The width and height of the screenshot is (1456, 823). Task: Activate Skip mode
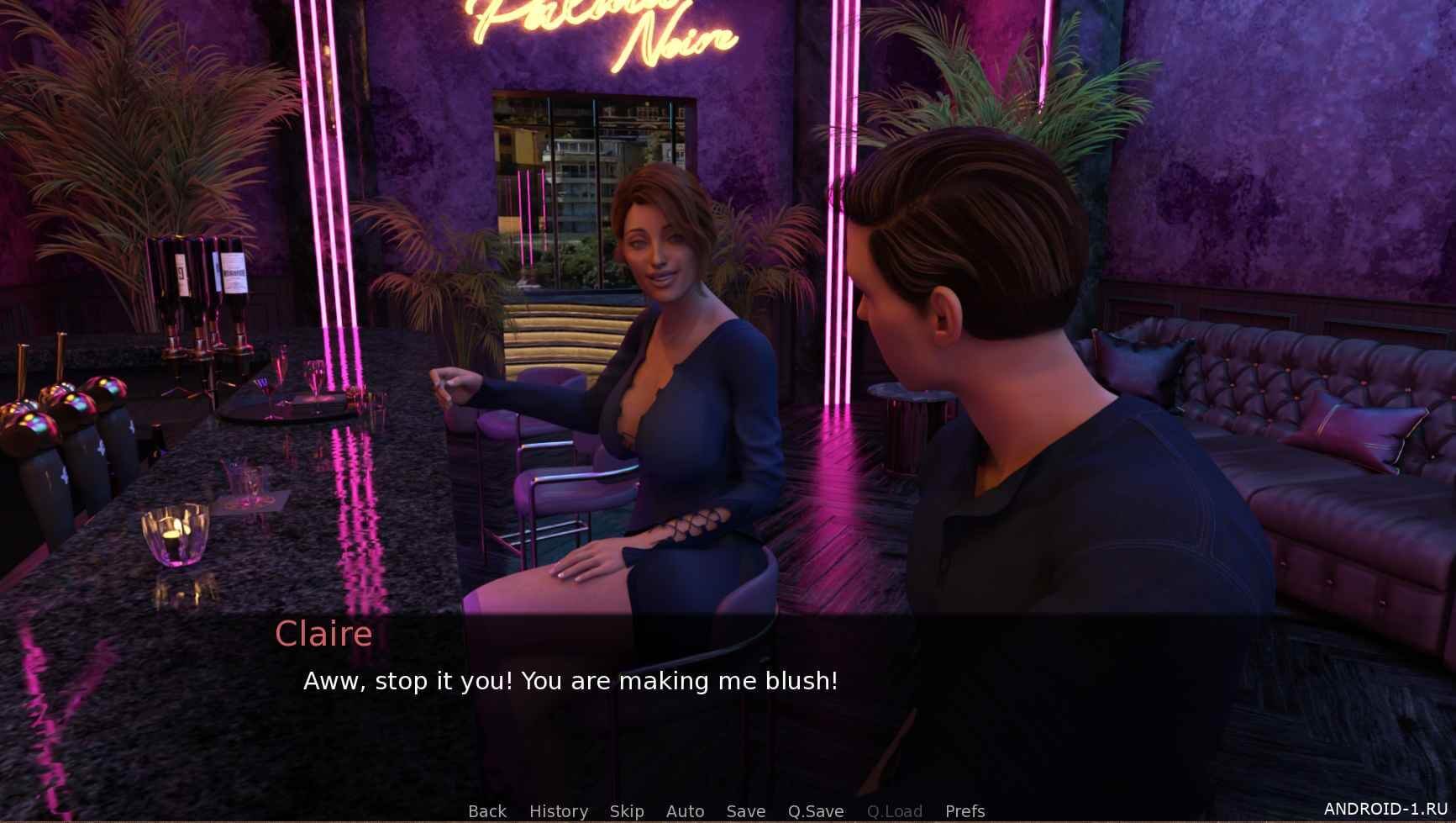[627, 810]
